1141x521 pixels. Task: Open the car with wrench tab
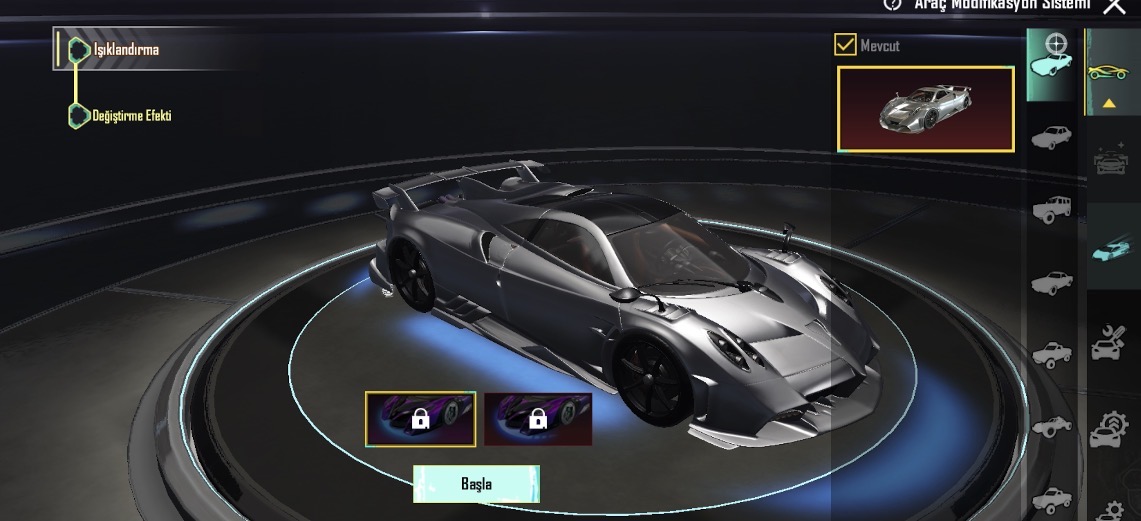(1109, 340)
